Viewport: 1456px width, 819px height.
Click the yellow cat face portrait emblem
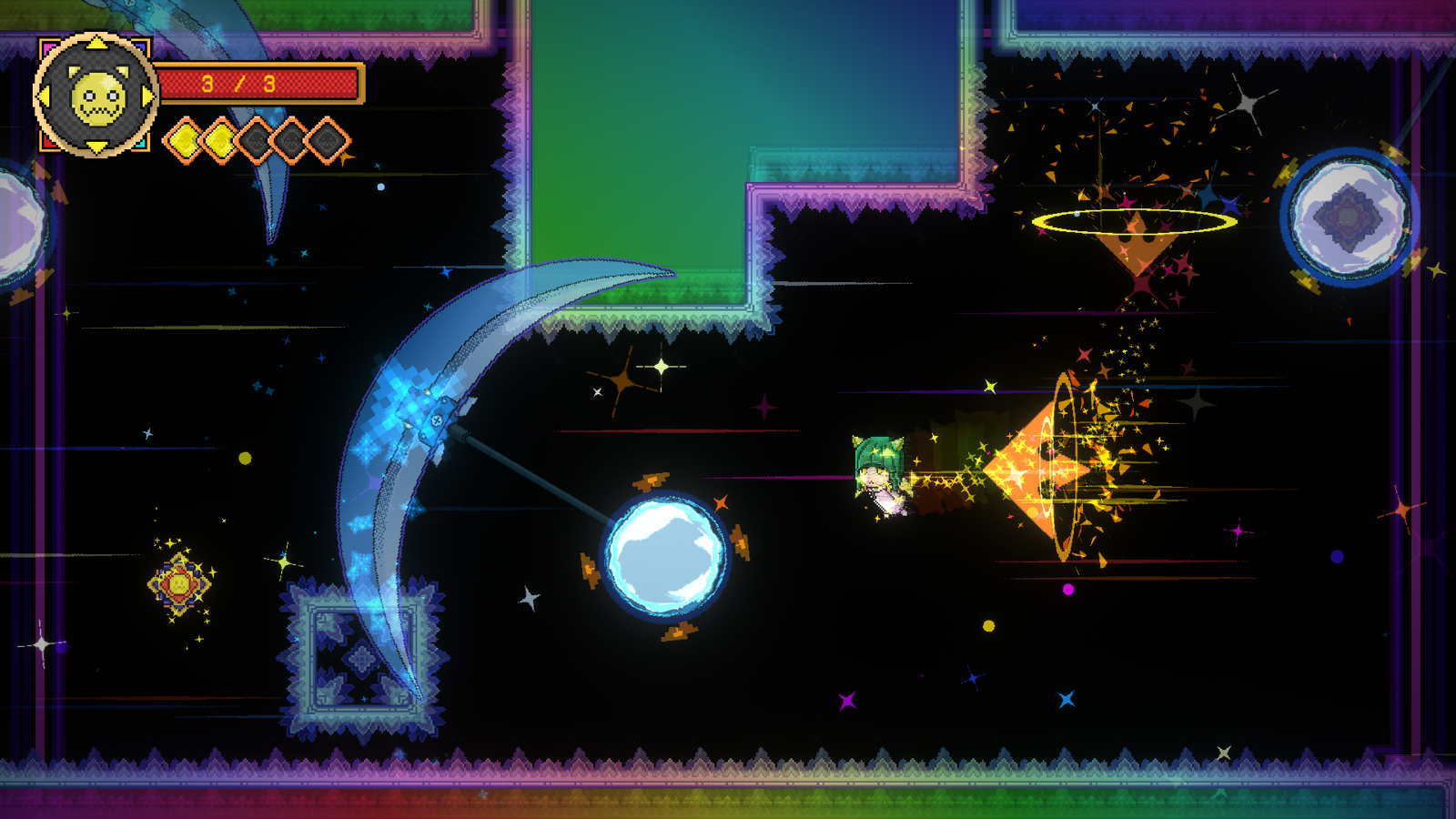click(x=96, y=96)
